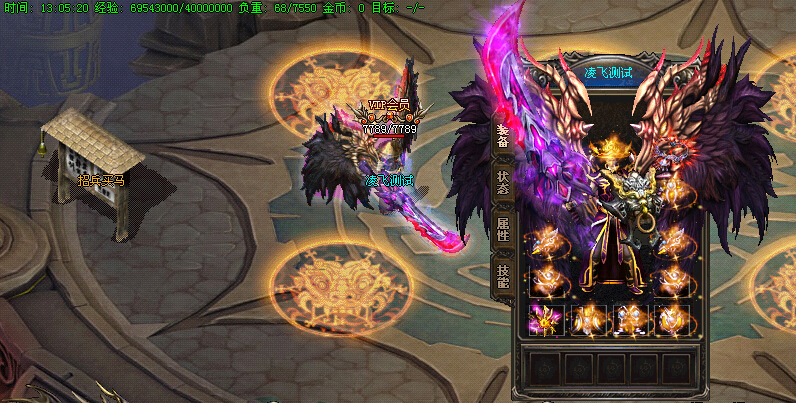Select the 技能 skills tab

coord(502,275)
